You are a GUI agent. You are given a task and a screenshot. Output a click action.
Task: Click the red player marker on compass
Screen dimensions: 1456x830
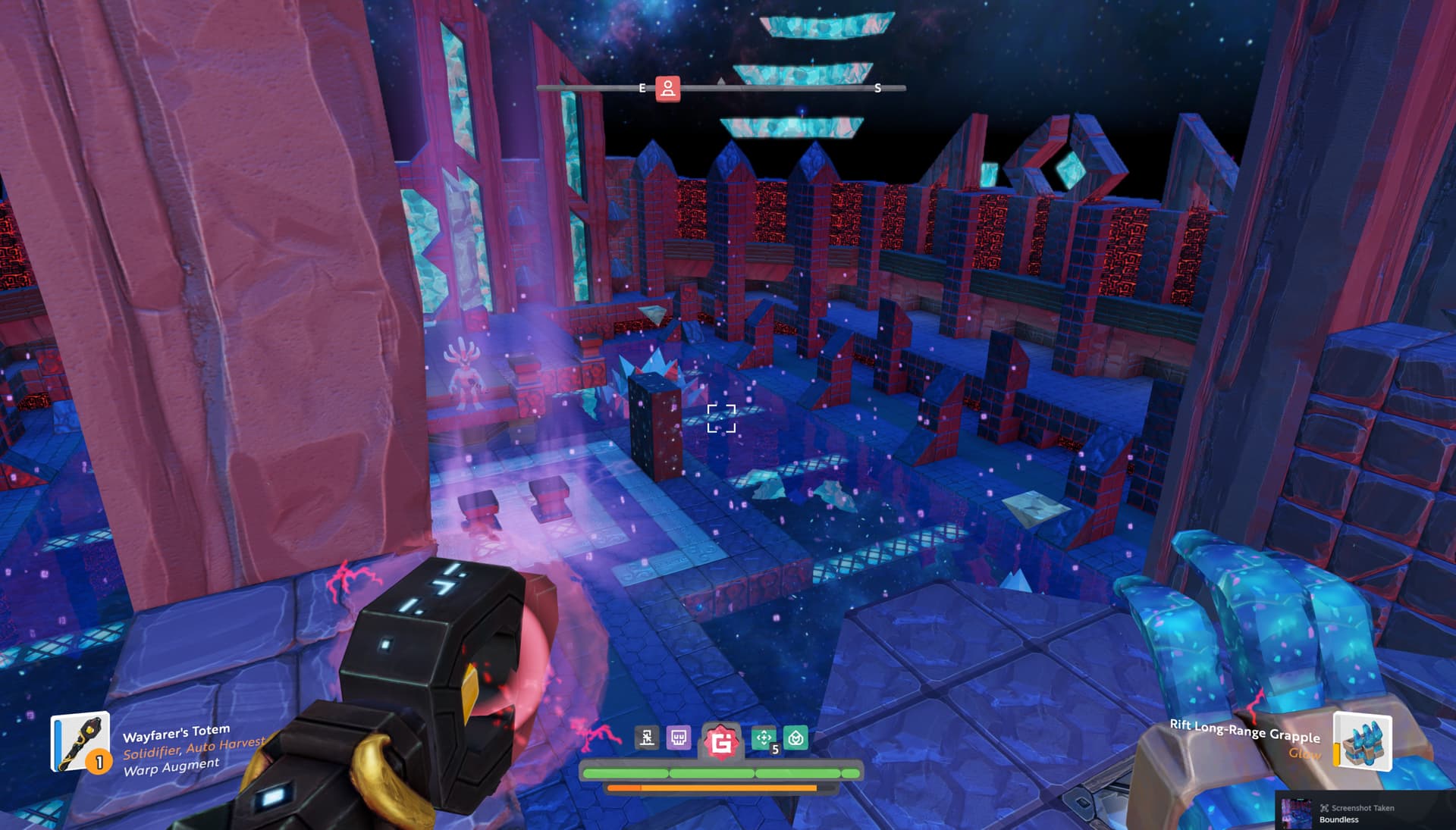coord(667,89)
